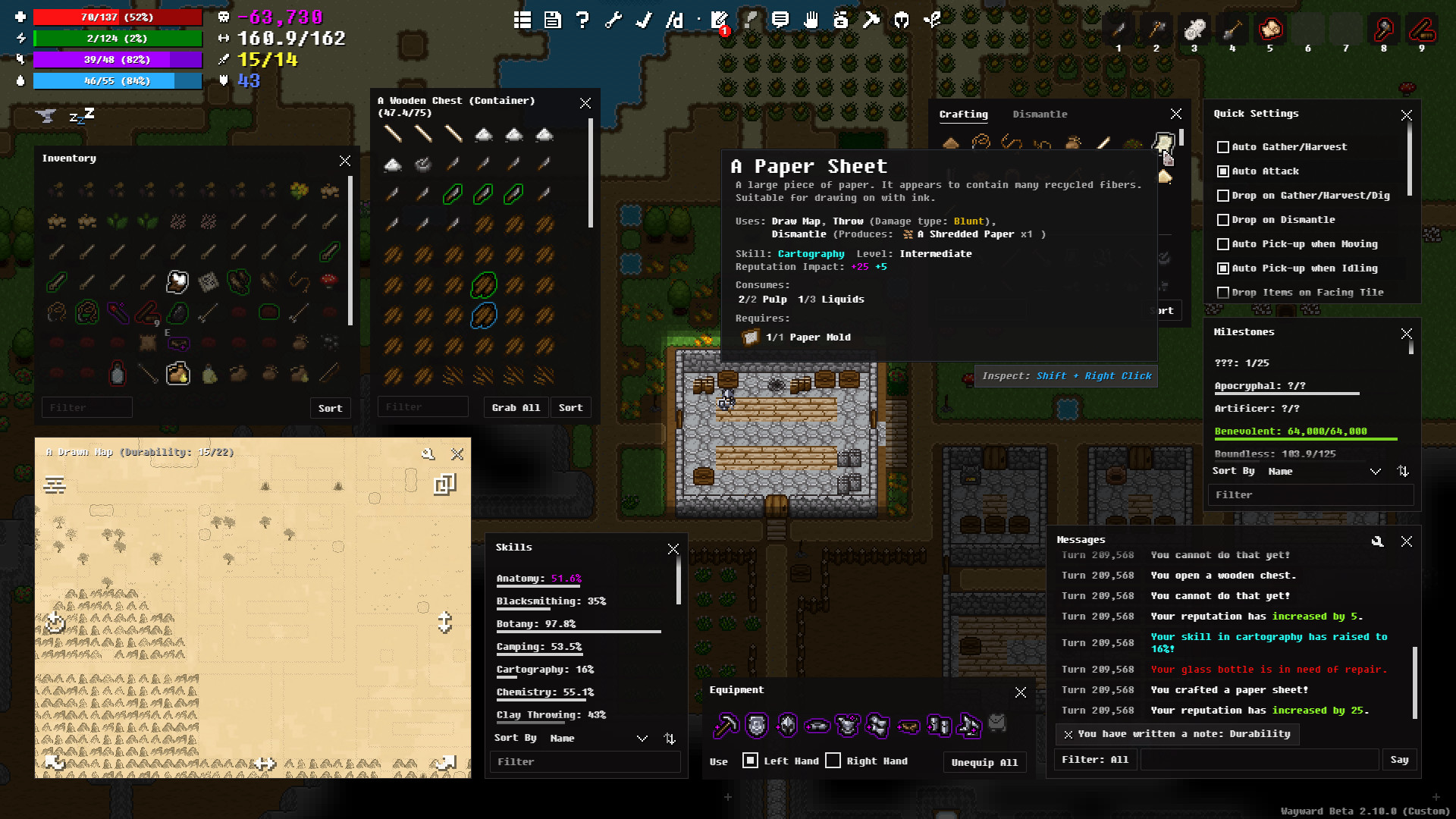1456x819 pixels.
Task: Focus the Skills filter input field
Action: 585,761
